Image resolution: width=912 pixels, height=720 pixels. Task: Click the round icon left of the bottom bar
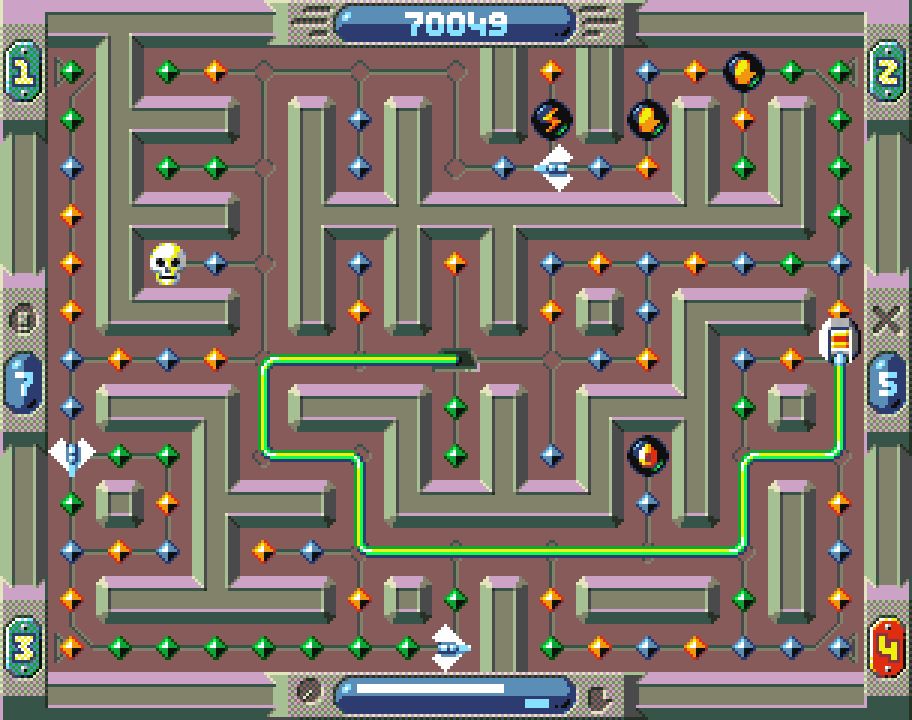tap(310, 692)
